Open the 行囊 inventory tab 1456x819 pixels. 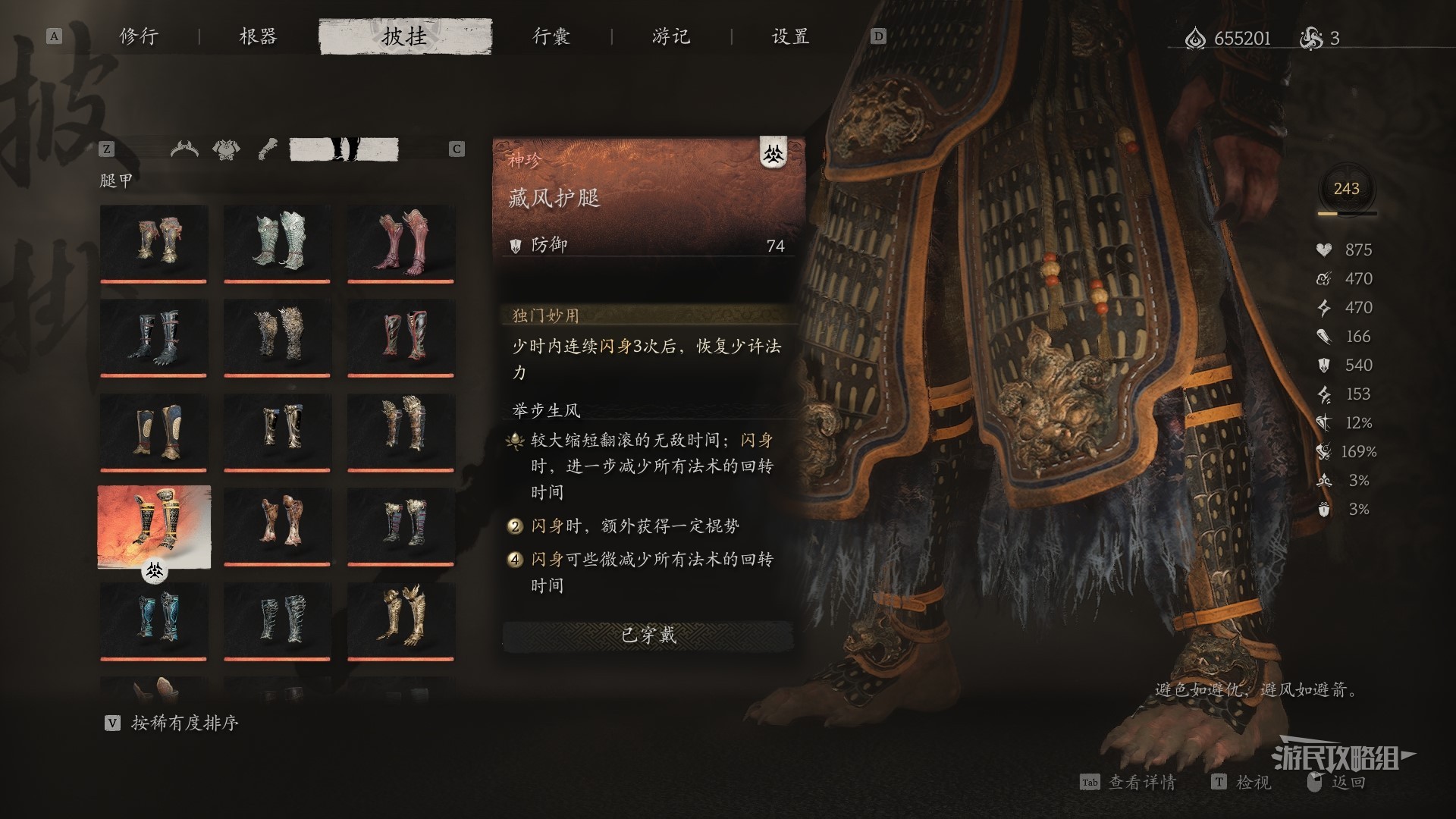[x=551, y=36]
